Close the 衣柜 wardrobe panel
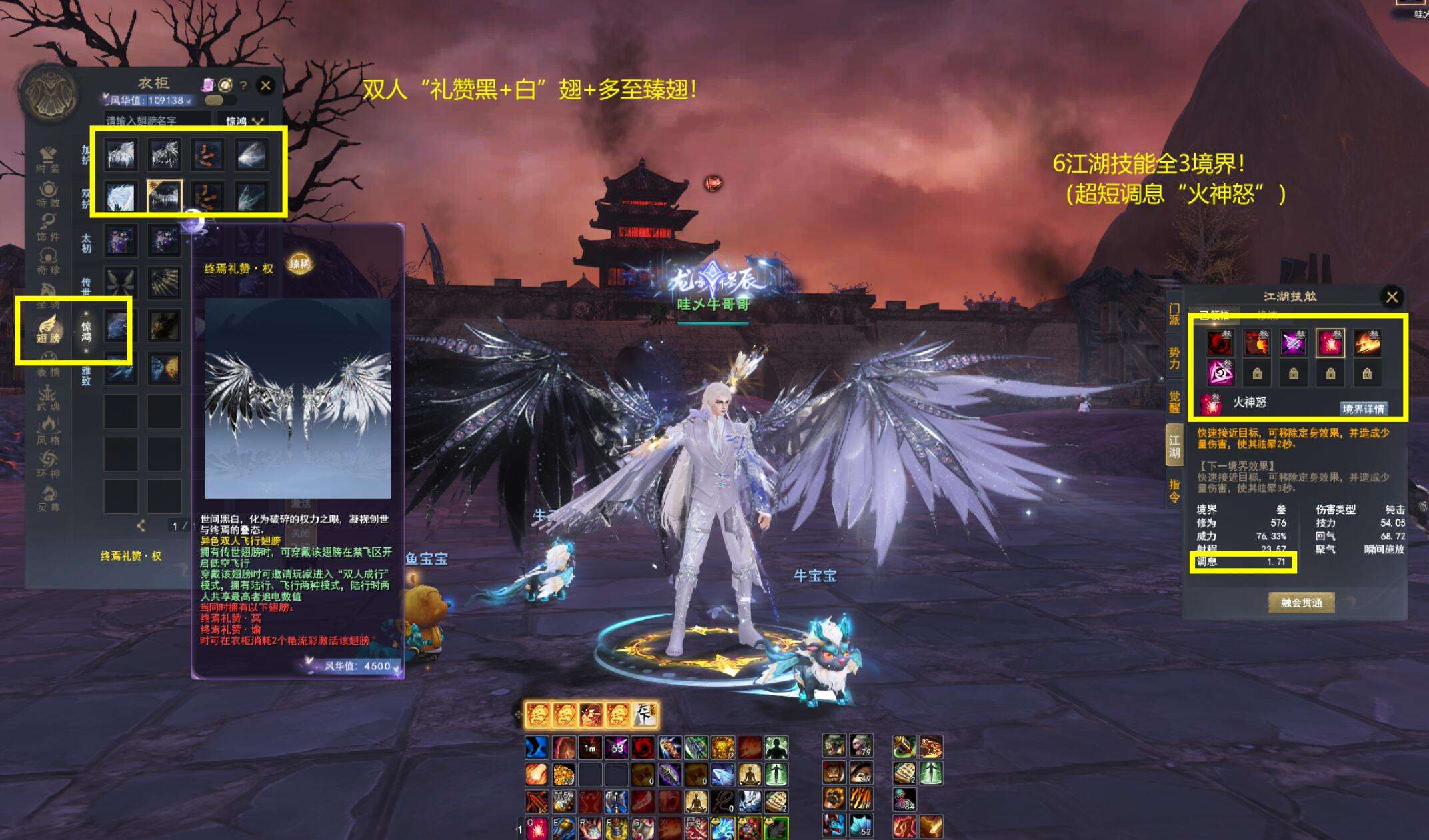Screen dimensions: 1429x840 (x=265, y=85)
